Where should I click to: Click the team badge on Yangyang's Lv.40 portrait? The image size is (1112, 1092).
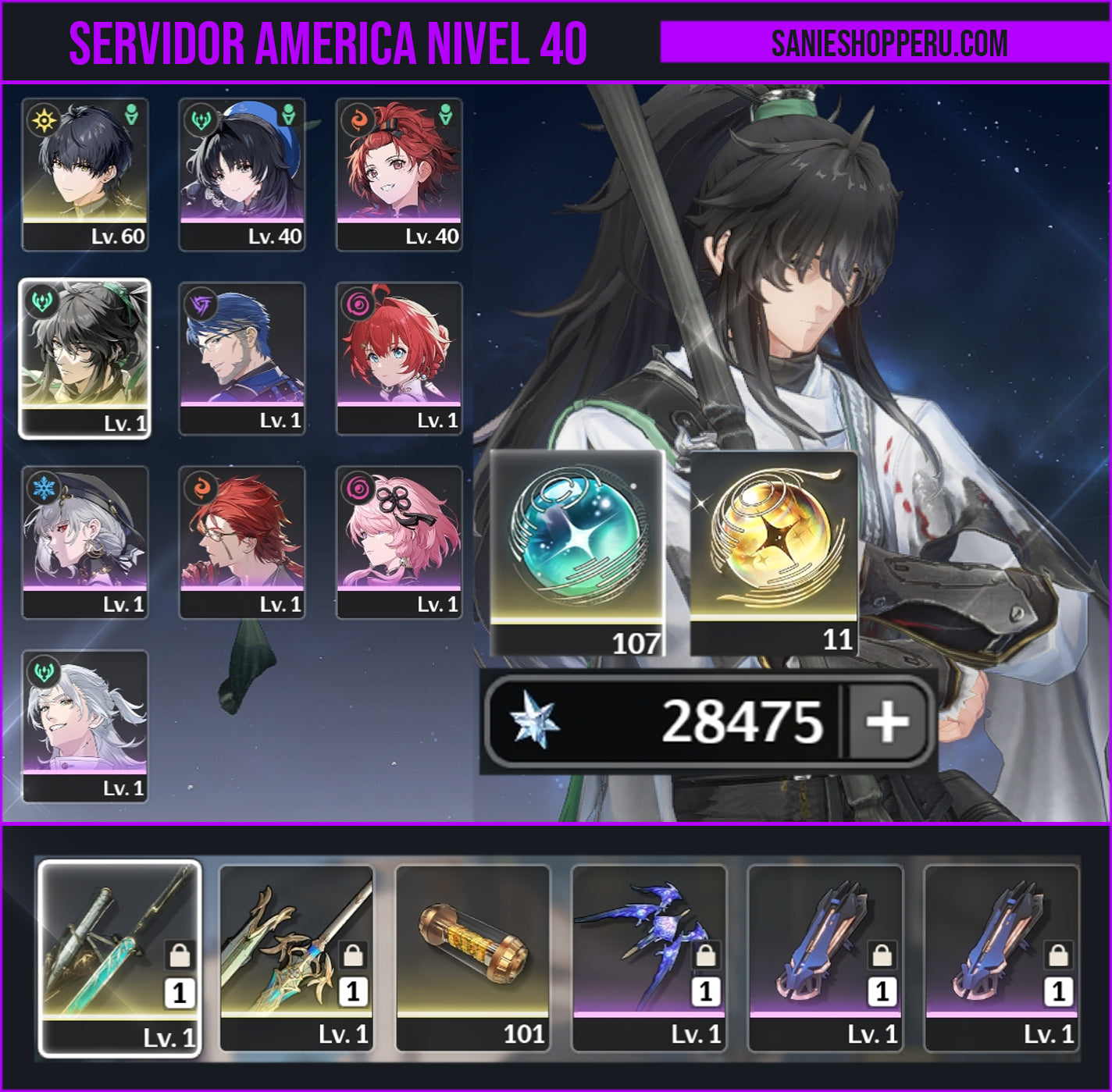pos(287,116)
